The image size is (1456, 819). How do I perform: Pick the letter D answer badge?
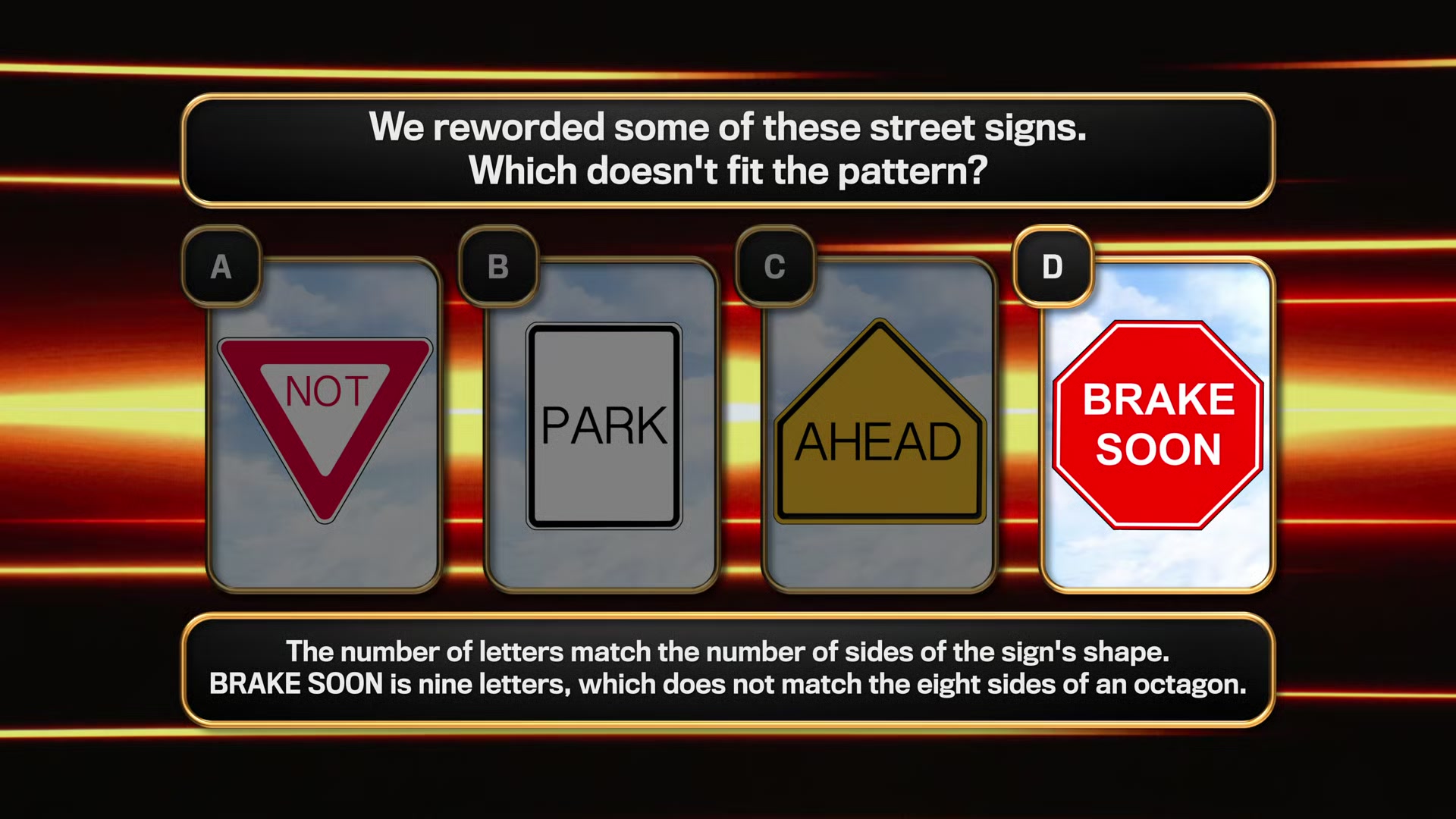(x=1053, y=267)
